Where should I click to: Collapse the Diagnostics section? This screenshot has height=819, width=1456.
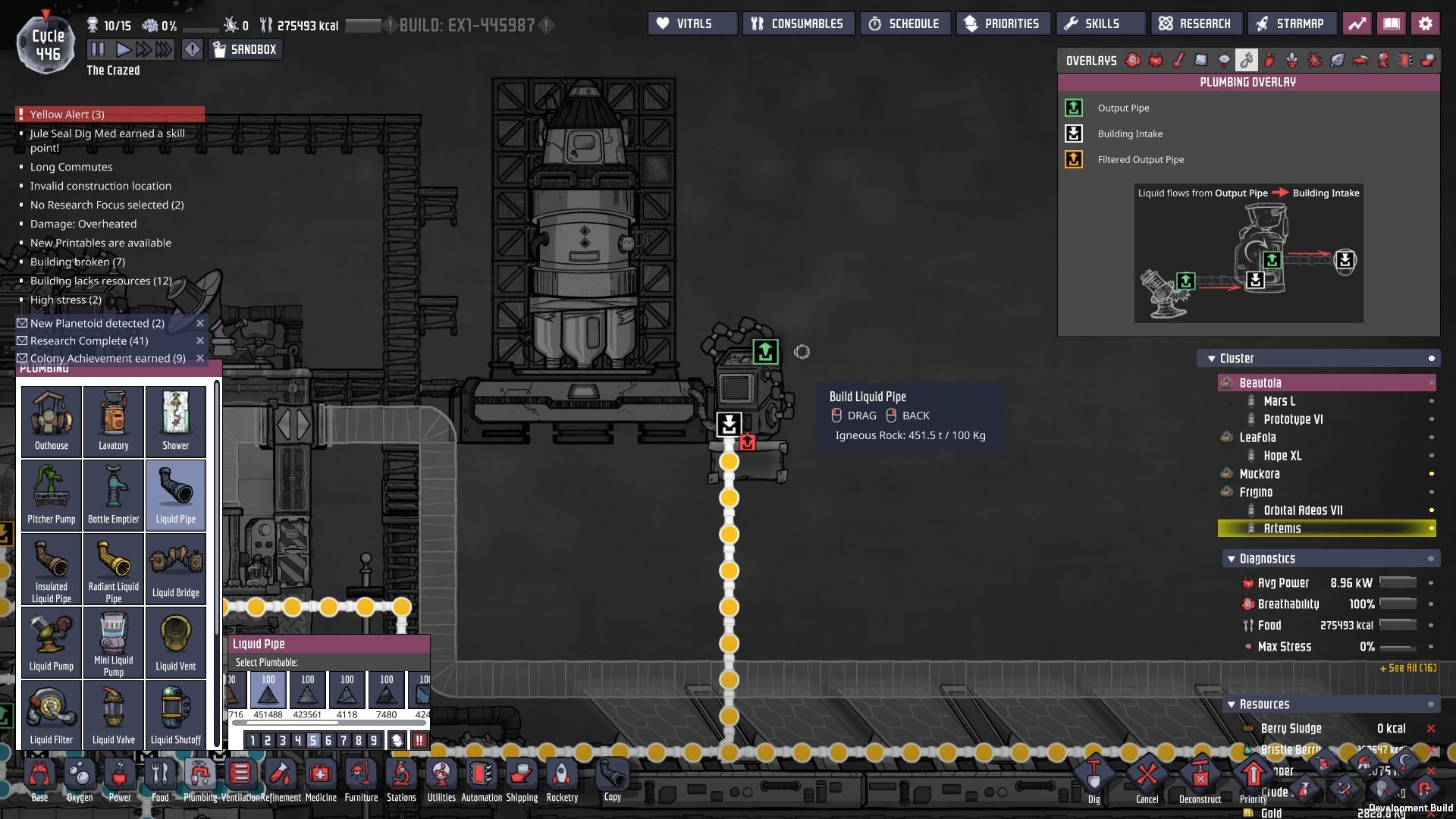click(1231, 558)
